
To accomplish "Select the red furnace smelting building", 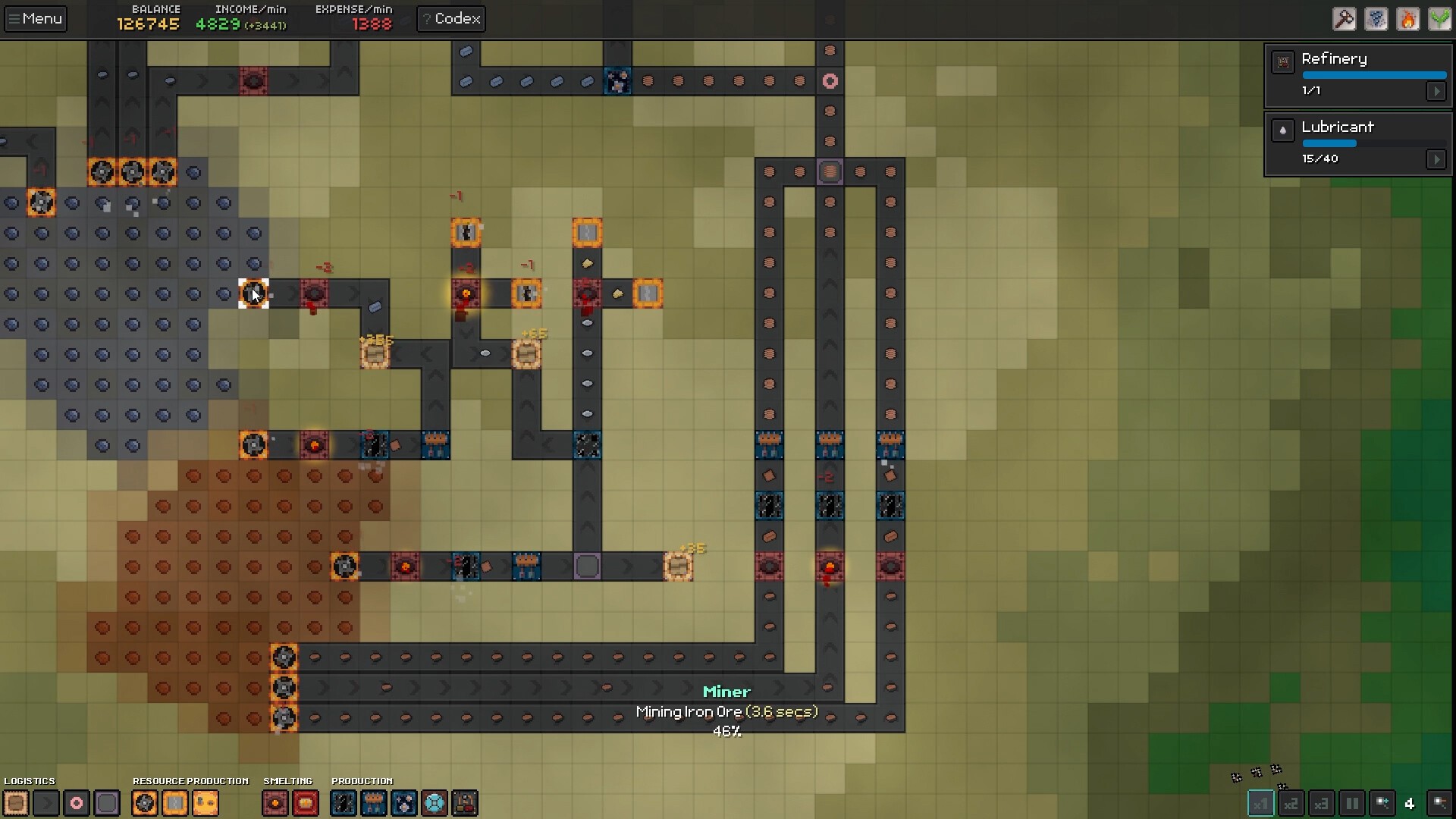I will pyautogui.click(x=275, y=803).
